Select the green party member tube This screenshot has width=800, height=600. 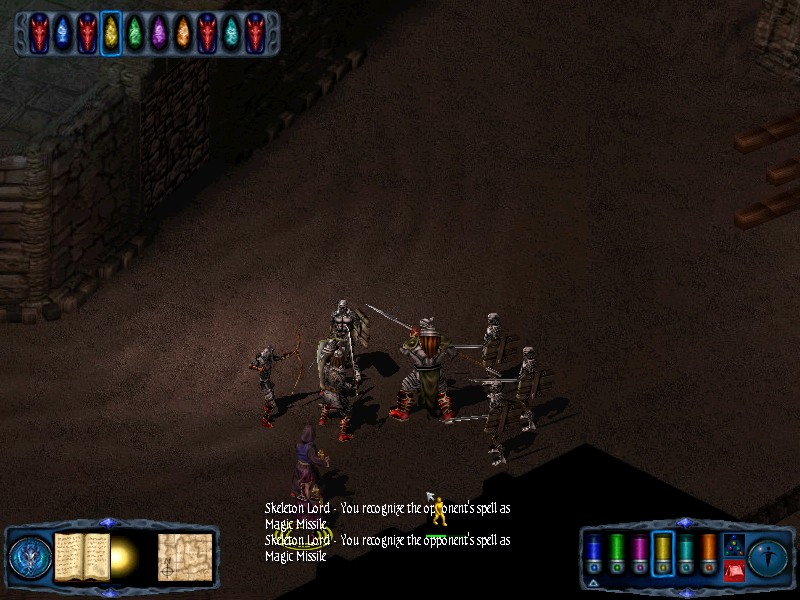coord(616,553)
